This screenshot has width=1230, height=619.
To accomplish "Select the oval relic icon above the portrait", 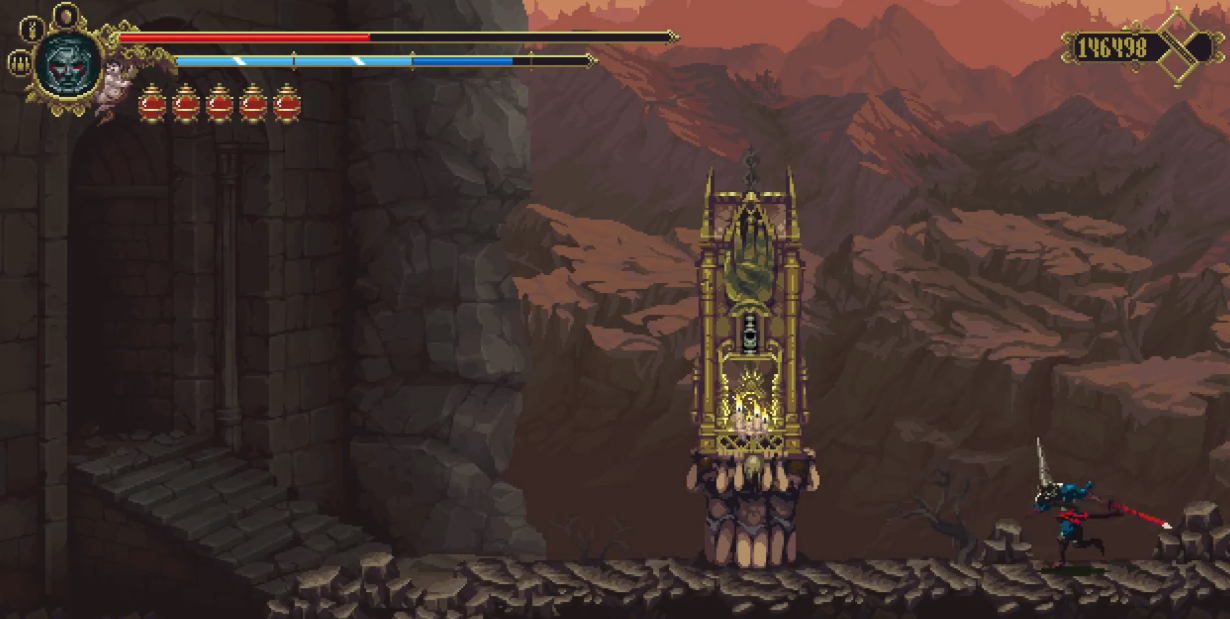I will point(67,16).
